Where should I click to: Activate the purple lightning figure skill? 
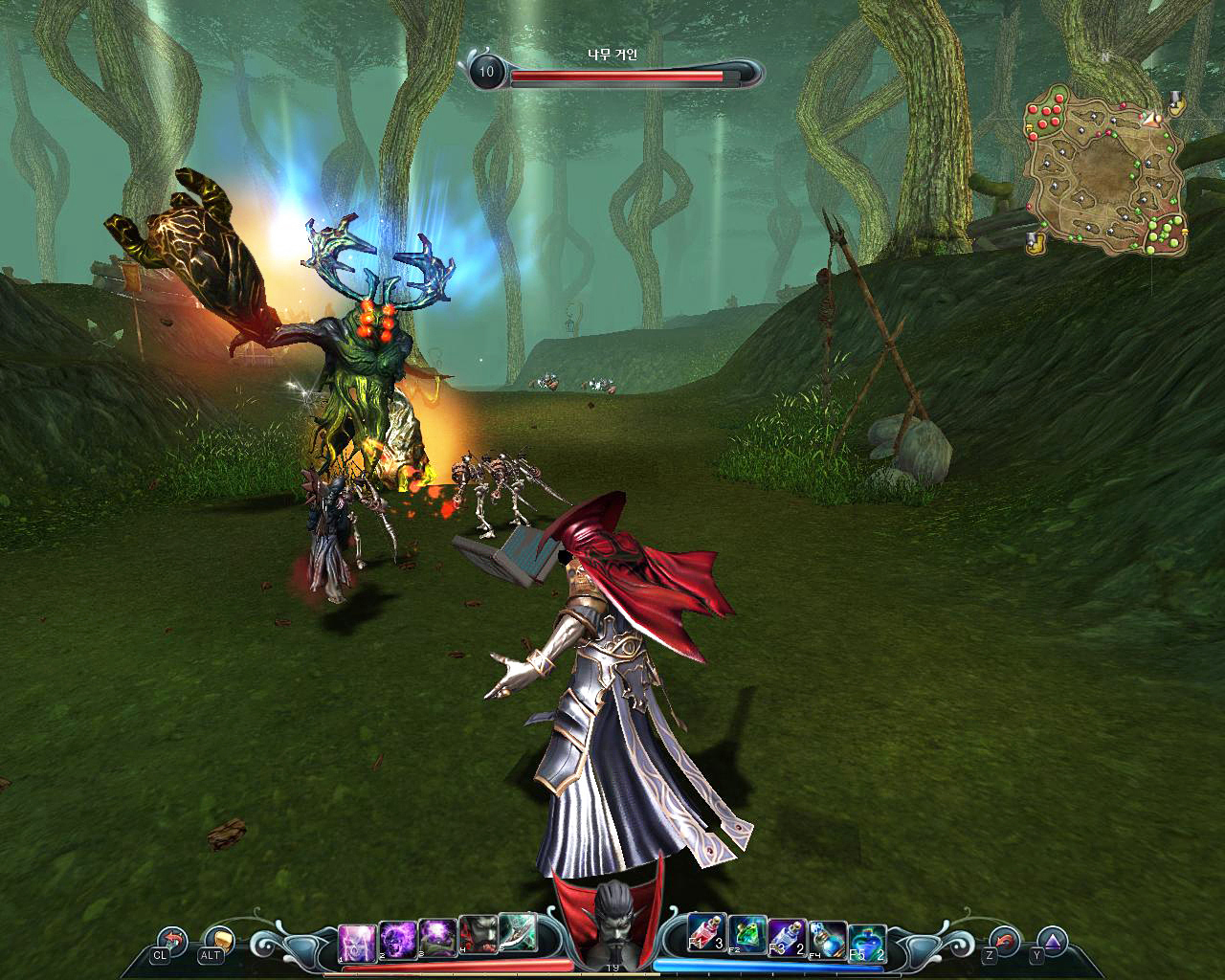point(355,940)
